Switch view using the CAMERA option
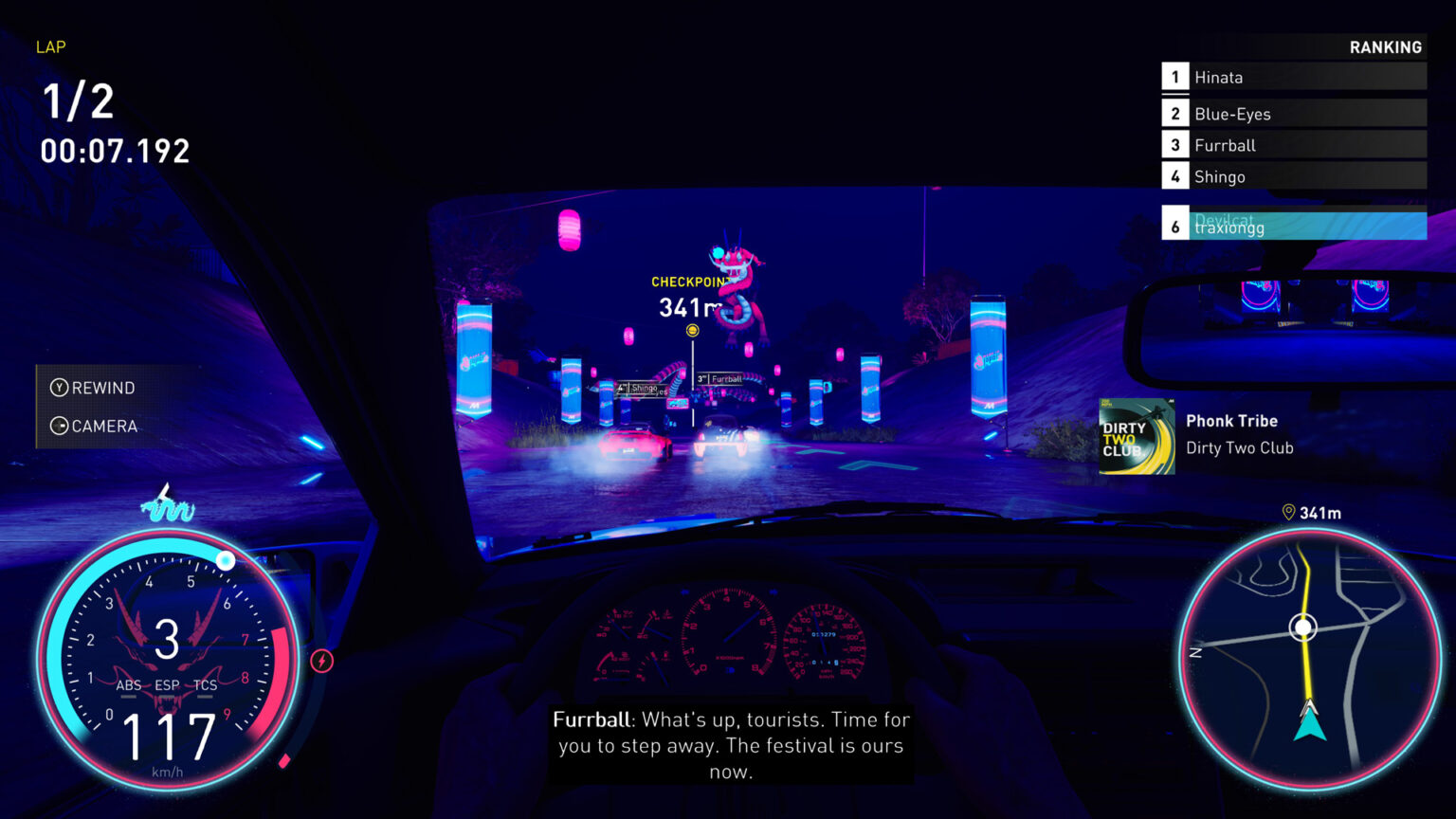 click(x=104, y=427)
